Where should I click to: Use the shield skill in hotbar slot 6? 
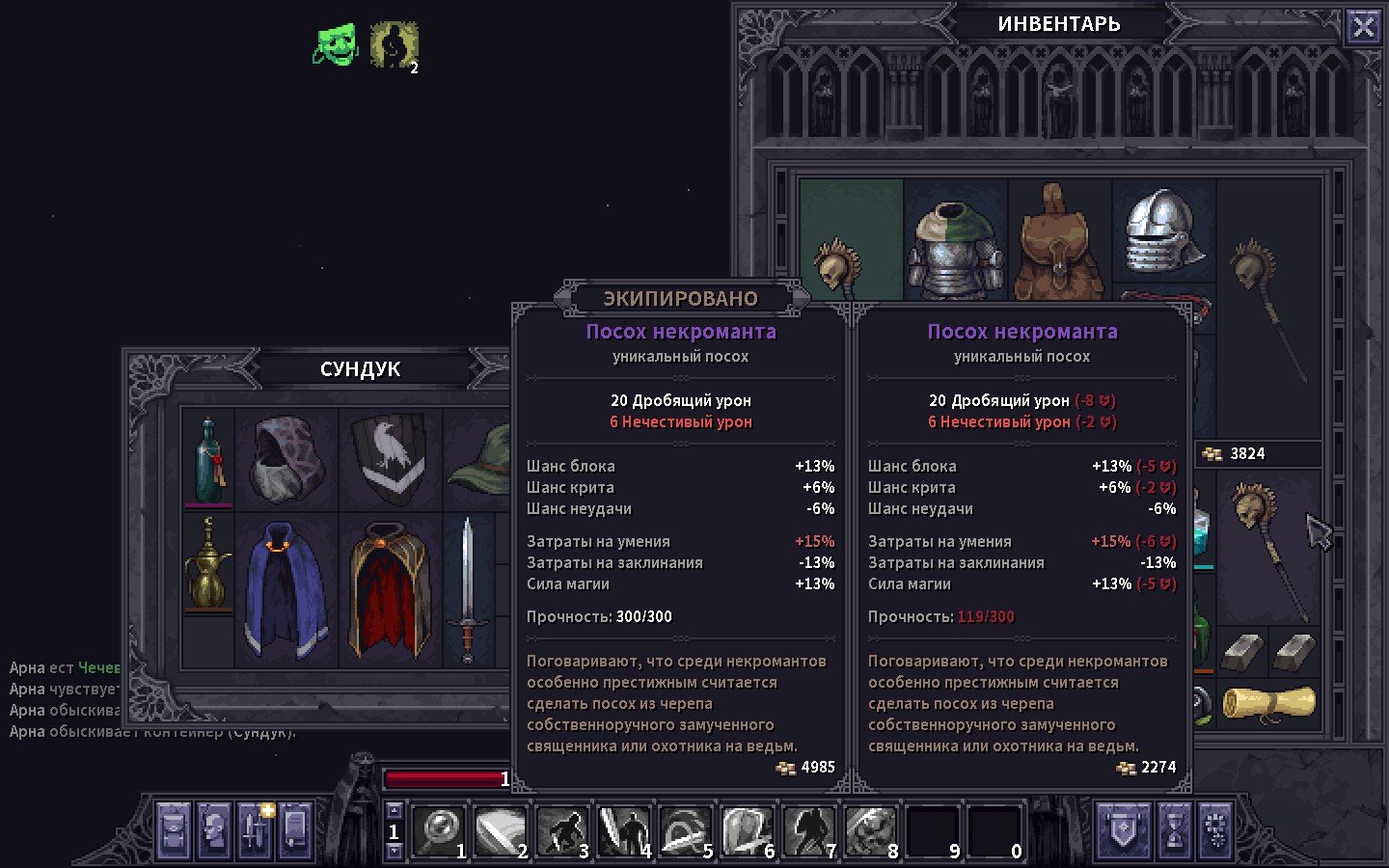(x=747, y=830)
